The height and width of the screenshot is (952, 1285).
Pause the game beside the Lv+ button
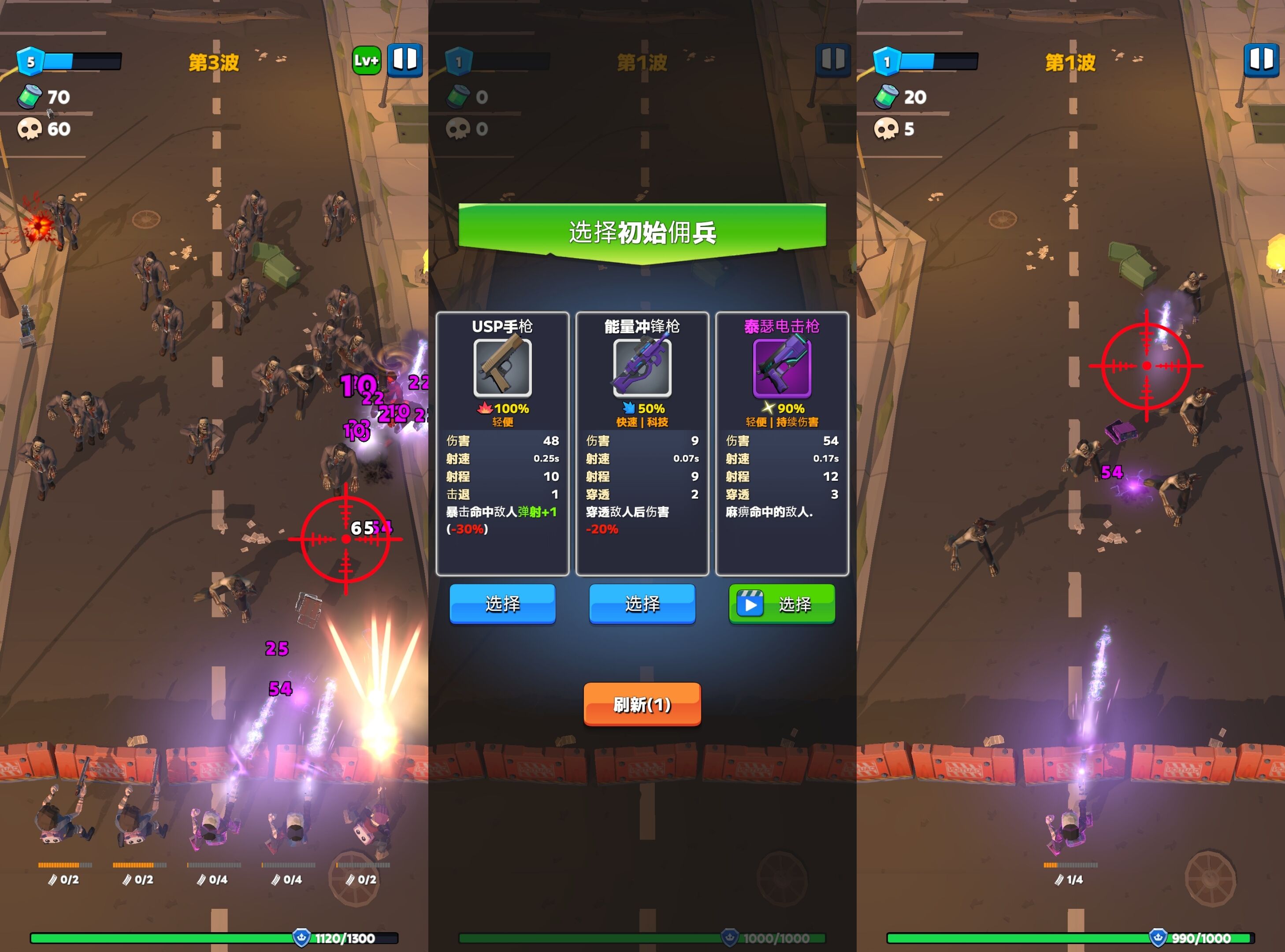(405, 60)
